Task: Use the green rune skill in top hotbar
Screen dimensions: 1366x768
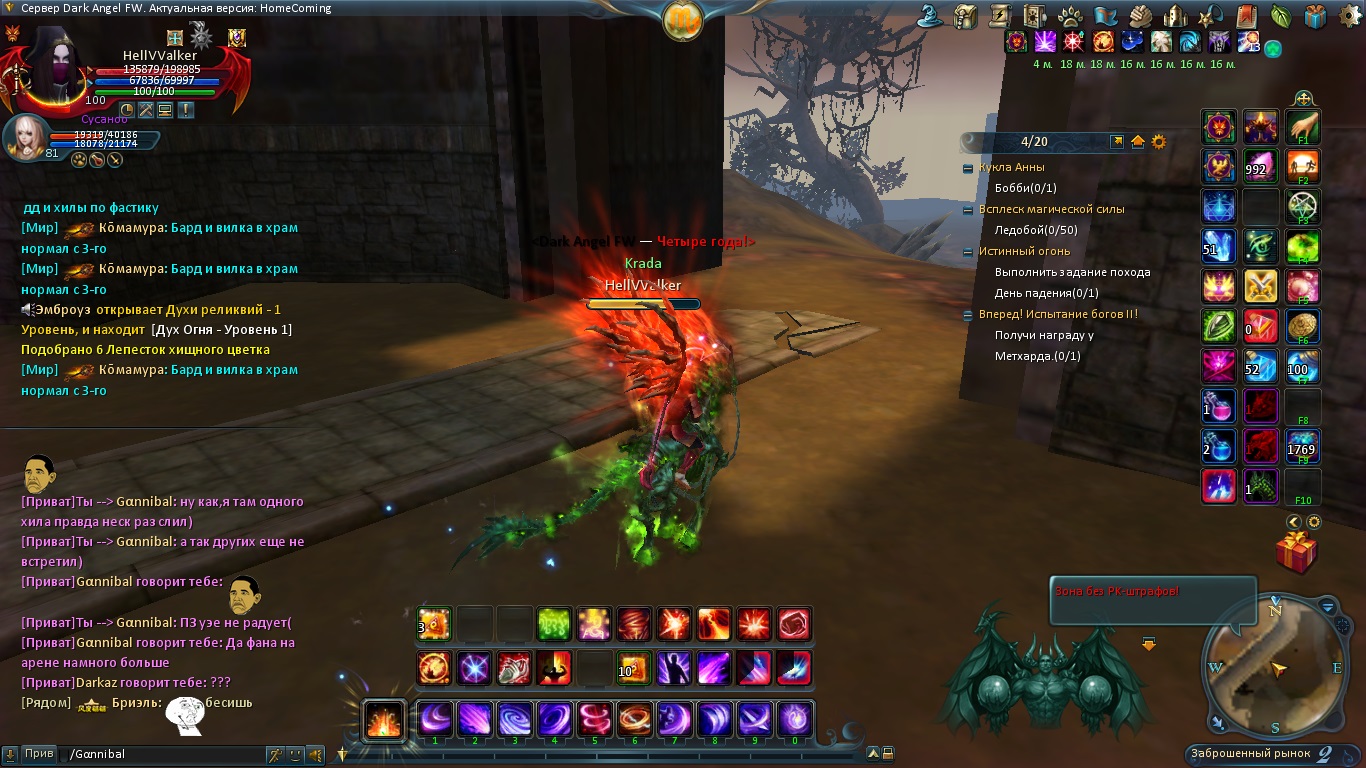Action: click(554, 624)
